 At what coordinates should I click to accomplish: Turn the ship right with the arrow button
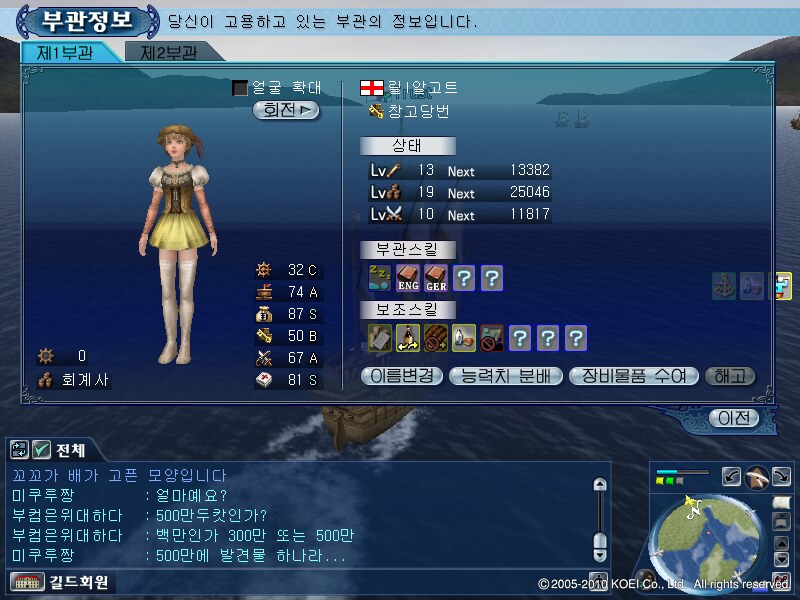tap(780, 476)
